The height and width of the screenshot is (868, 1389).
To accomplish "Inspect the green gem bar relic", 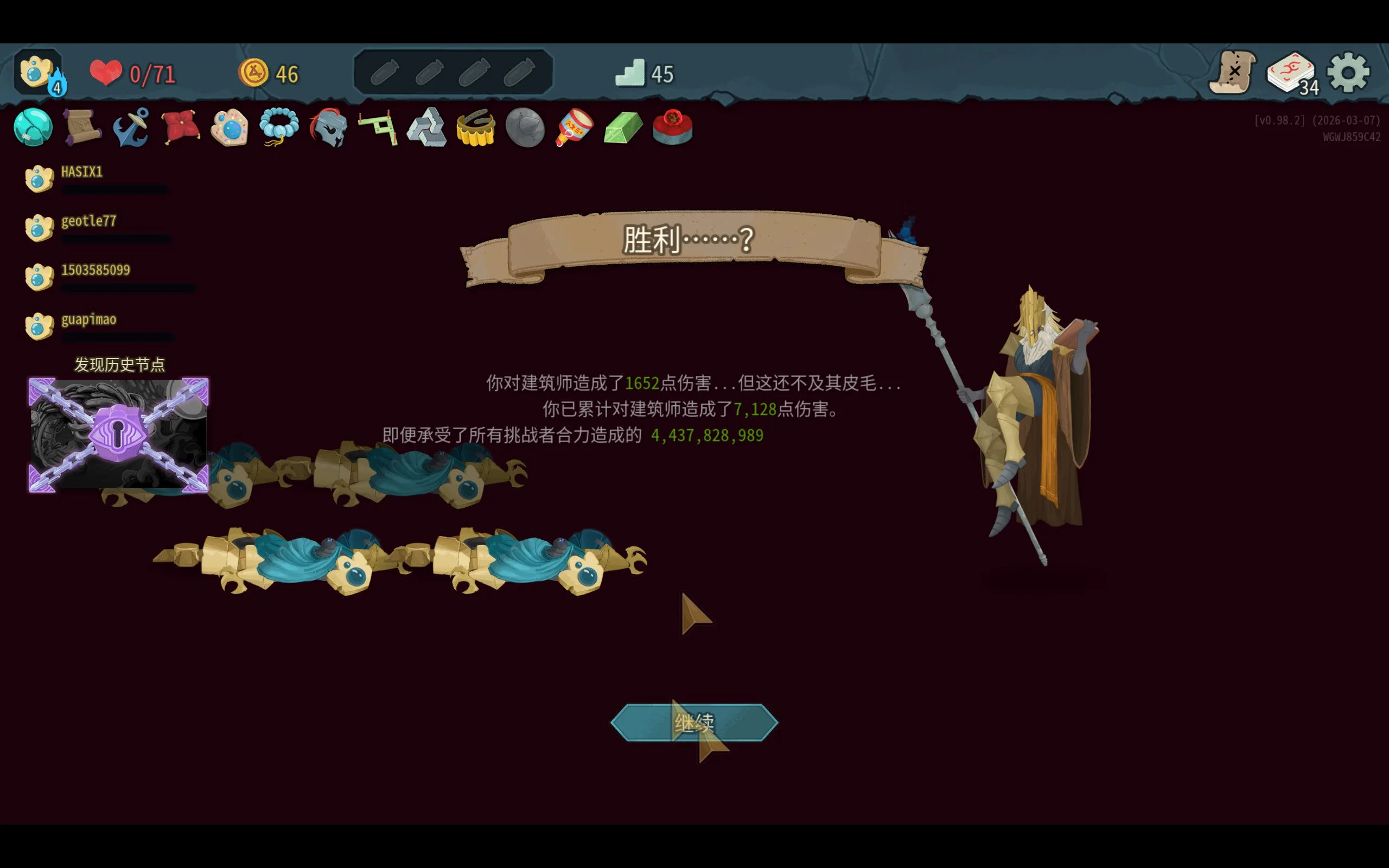I will (623, 127).
